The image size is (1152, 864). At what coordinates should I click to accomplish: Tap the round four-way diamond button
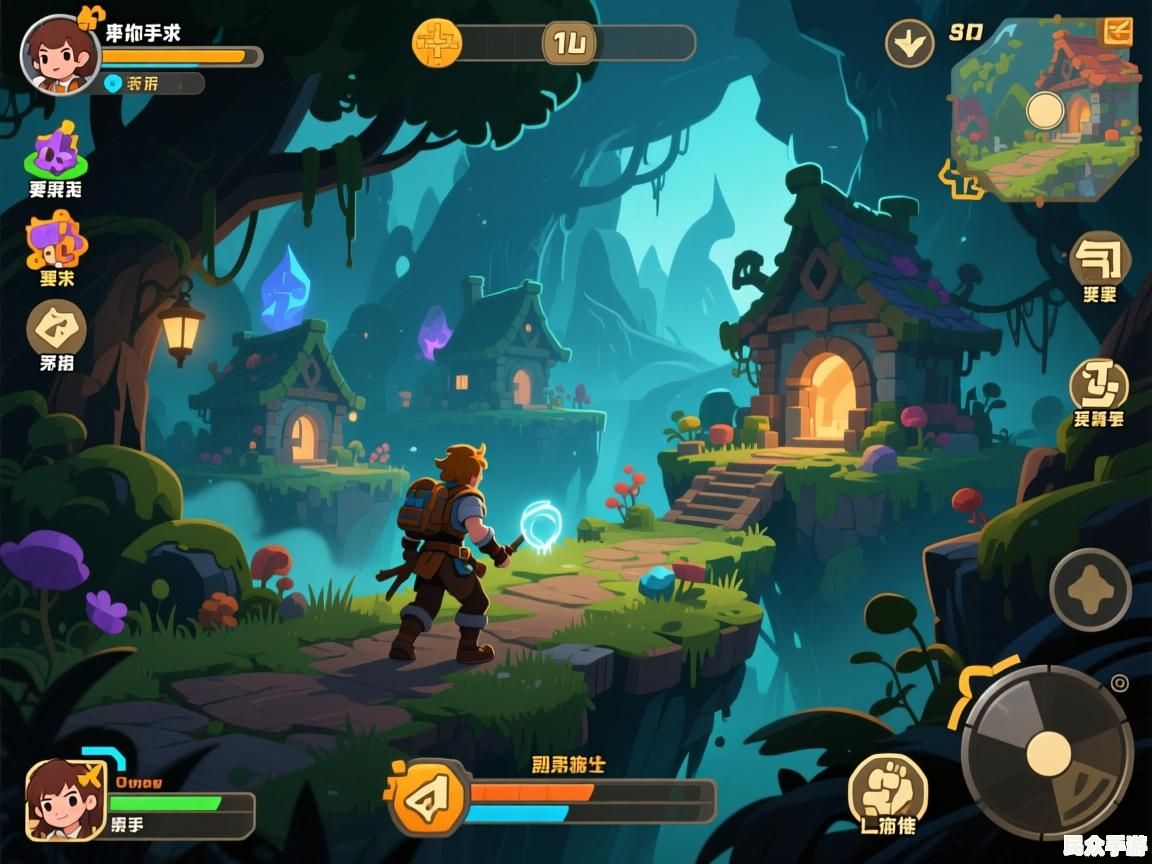tap(1090, 590)
